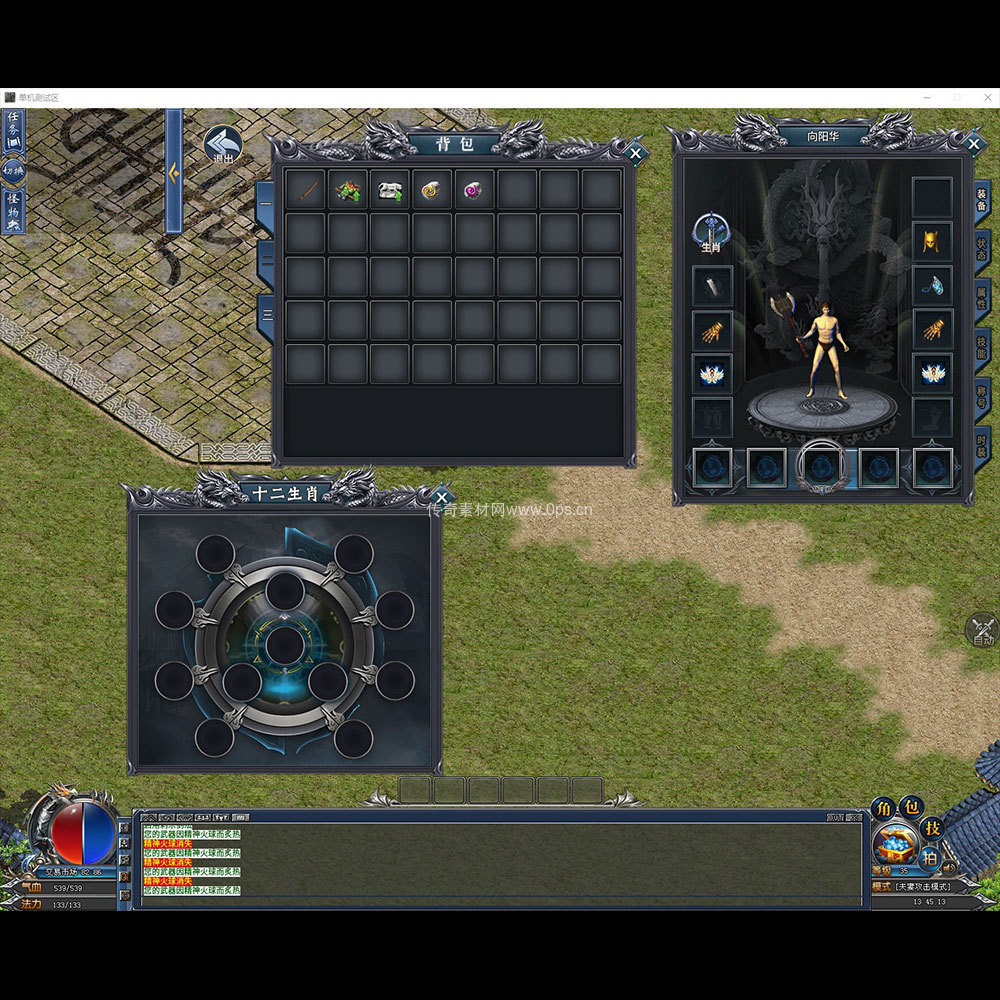Select the sword item in the backpack
Image resolution: width=1000 pixels, height=1000 pixels.
pyautogui.click(x=305, y=190)
